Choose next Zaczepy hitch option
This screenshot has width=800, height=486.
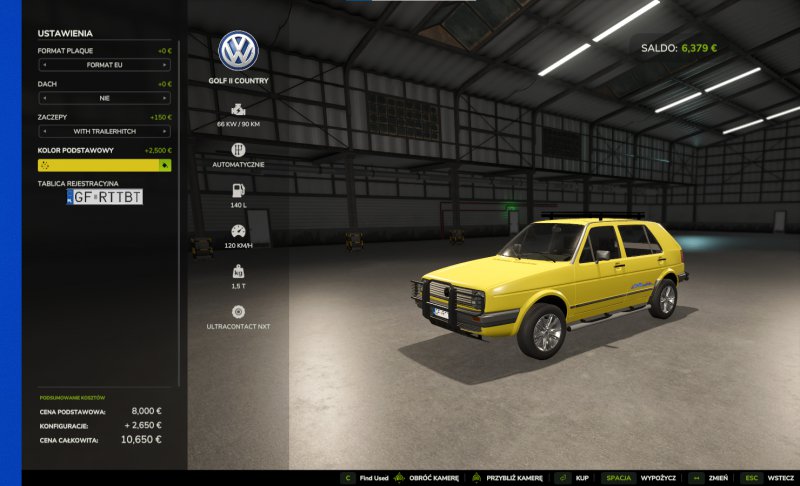(x=166, y=131)
